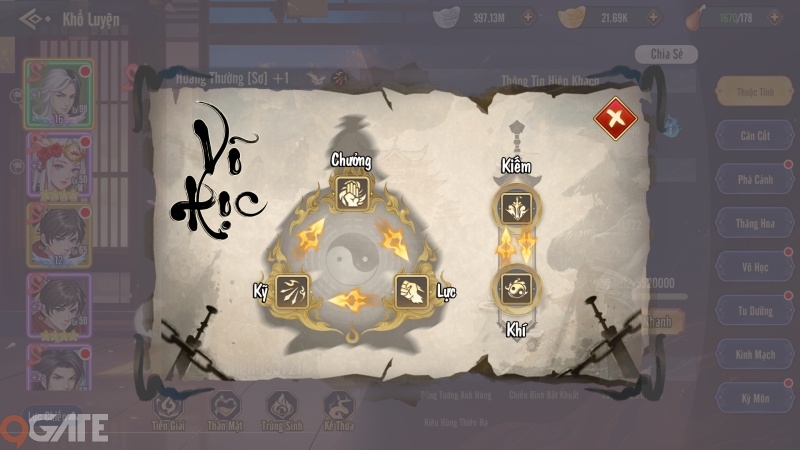Go back using the Khổ Luyện arrow
Image resolution: width=800 pixels, height=450 pixels.
pos(34,18)
